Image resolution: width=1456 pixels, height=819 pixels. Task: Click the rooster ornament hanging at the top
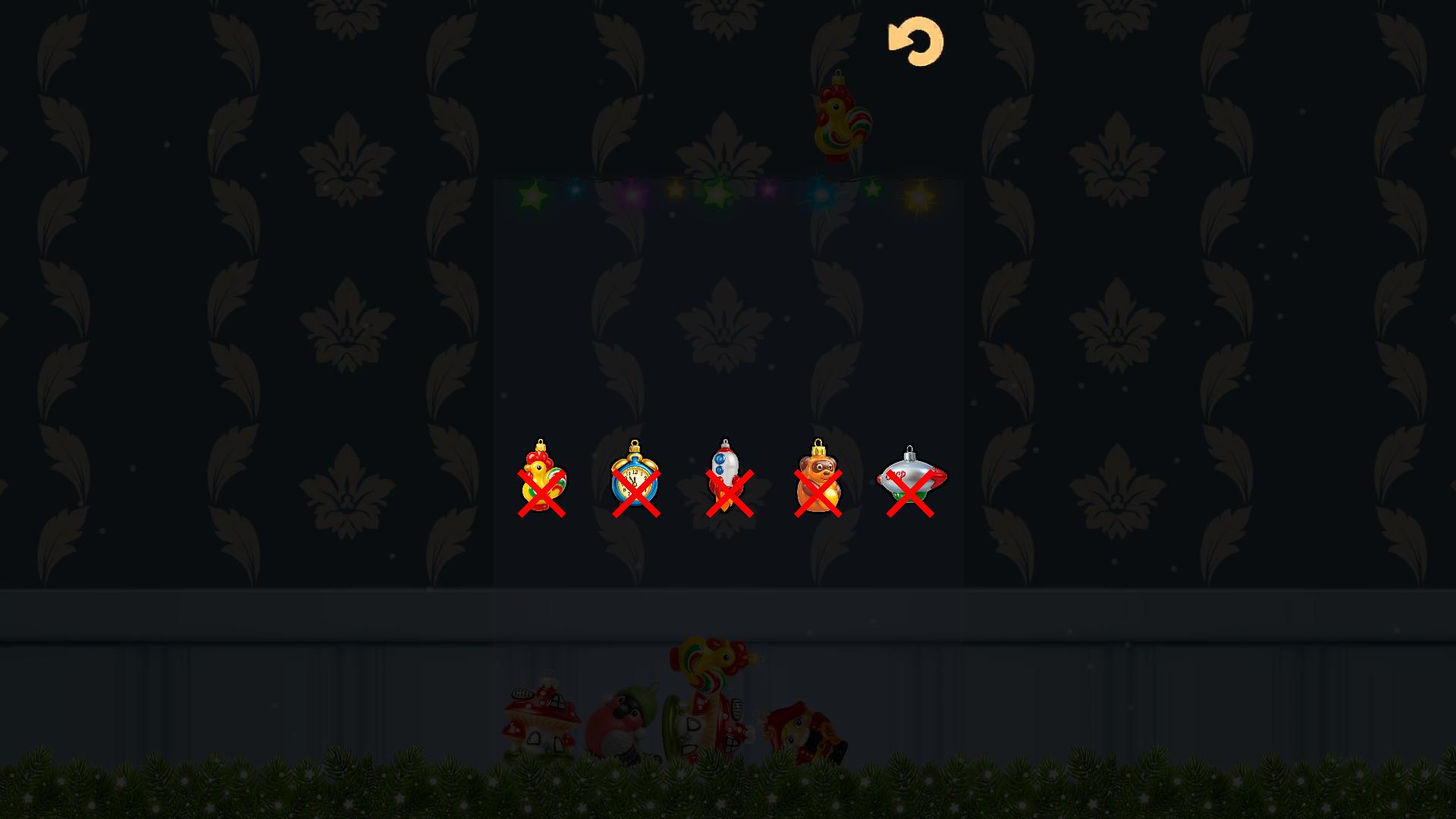(x=840, y=121)
